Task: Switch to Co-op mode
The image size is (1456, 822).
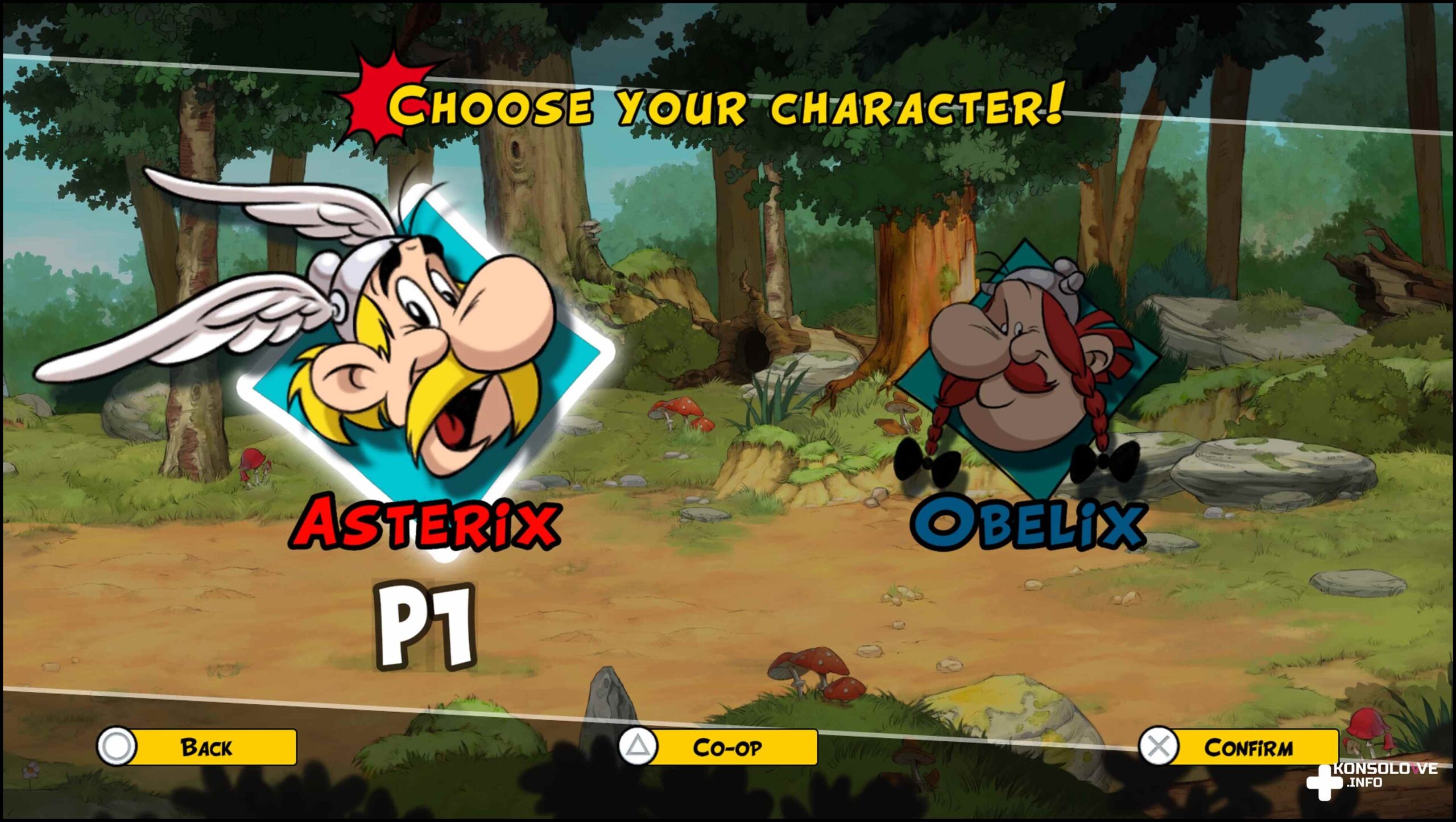Action: tap(718, 747)
